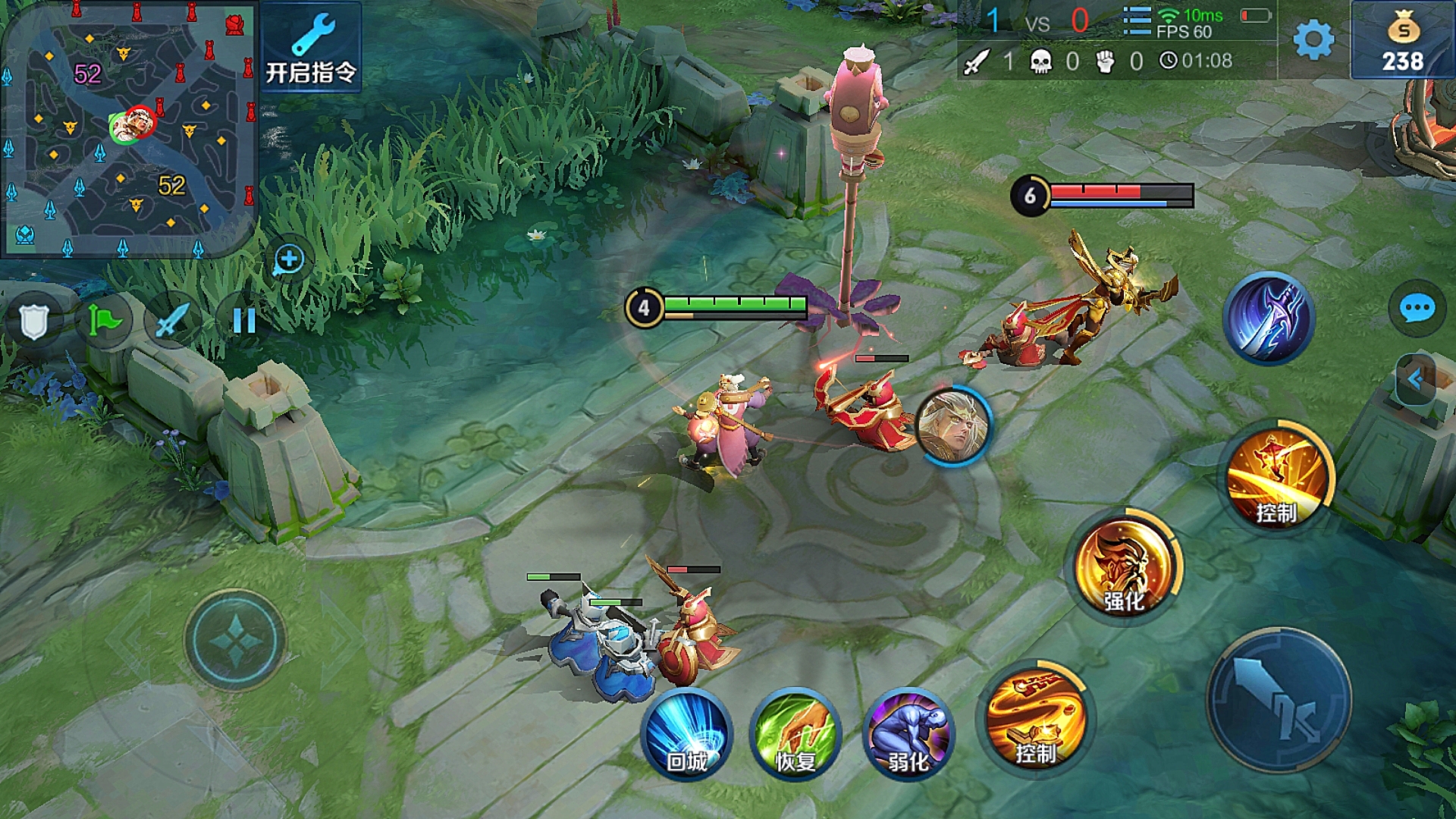Use the purple blade summoner spell
The width and height of the screenshot is (1456, 819).
(1269, 318)
